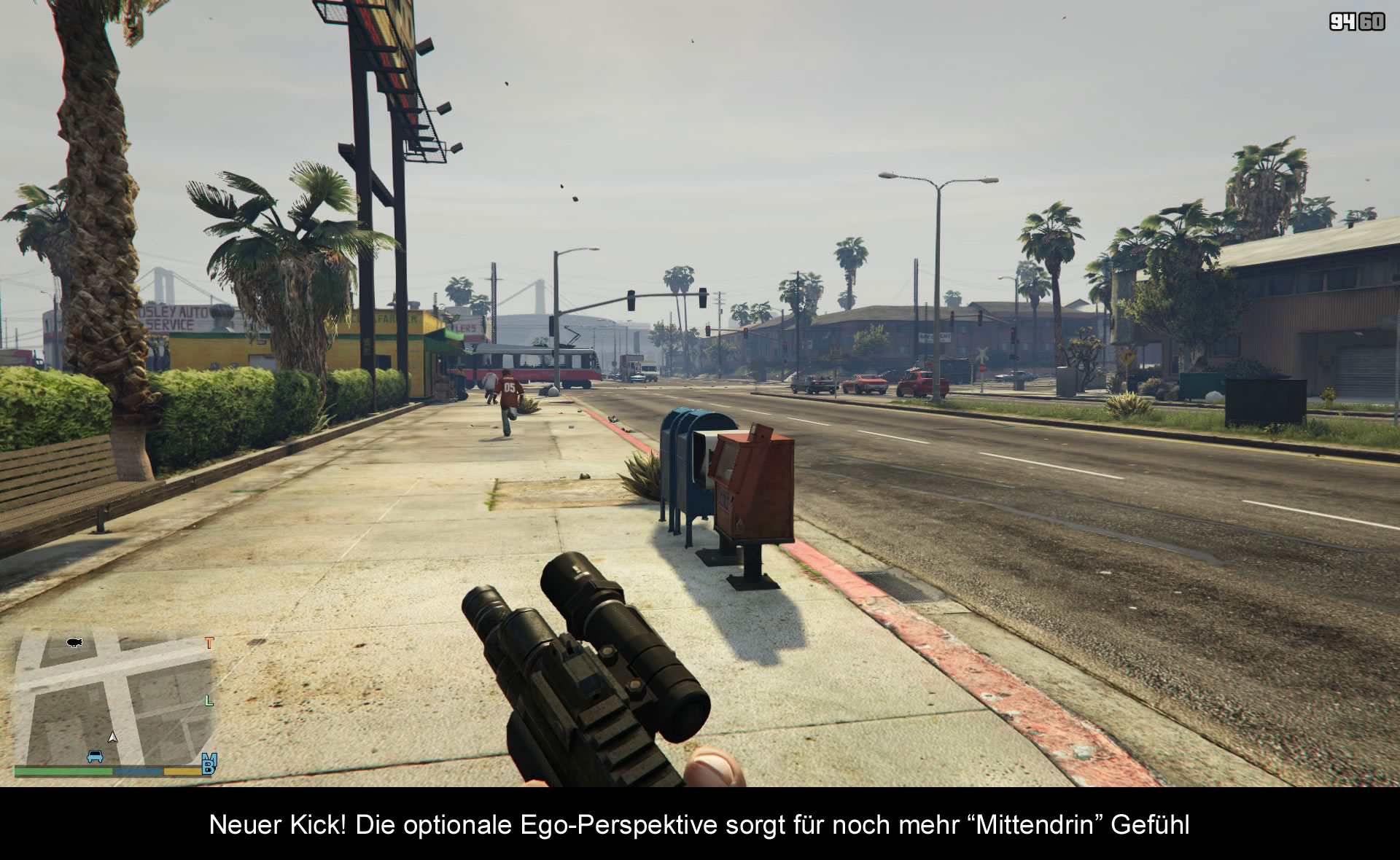Click the blue car marker on the minimap

95,756
